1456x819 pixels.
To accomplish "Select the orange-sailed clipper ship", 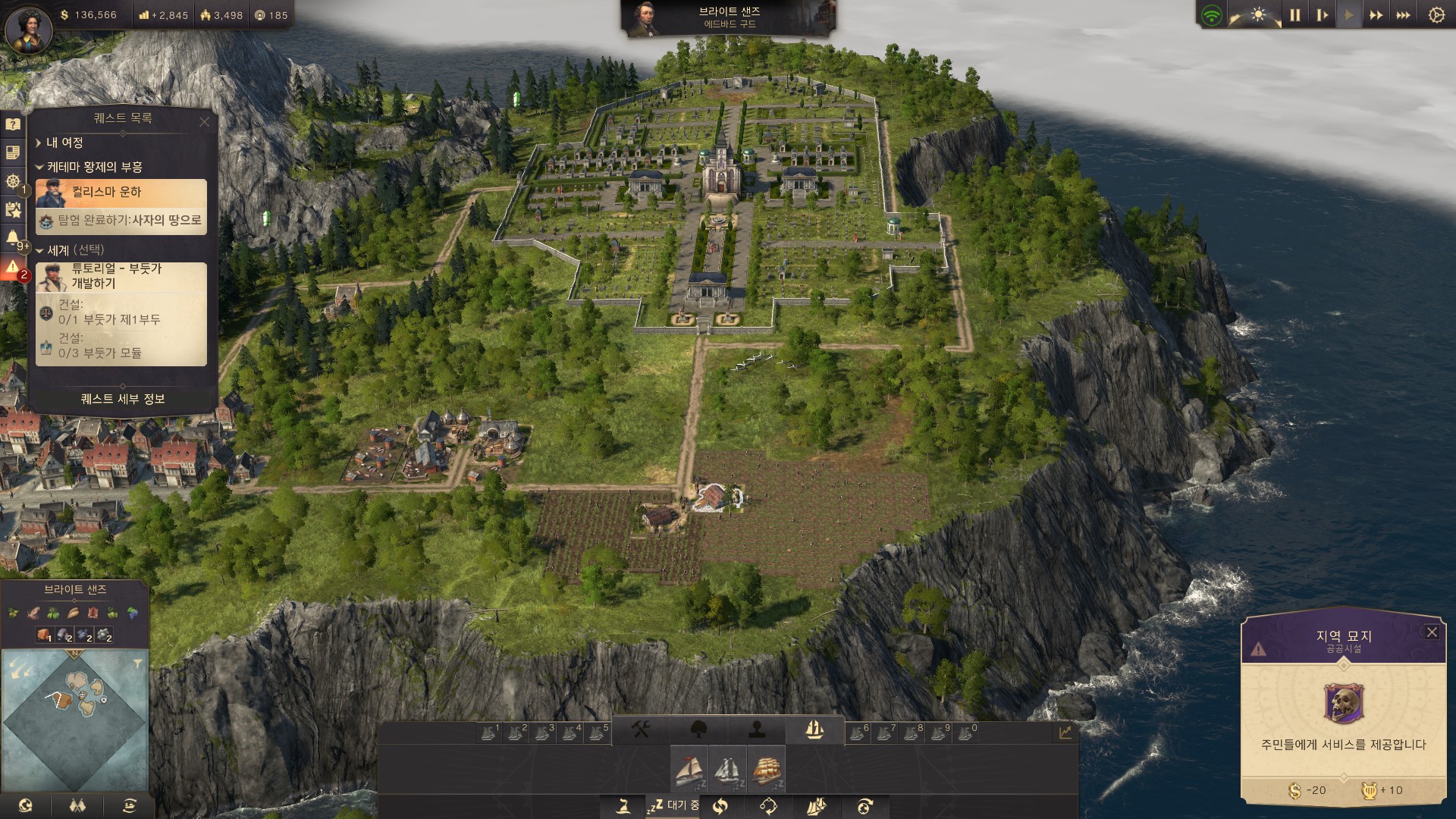I will point(766,769).
